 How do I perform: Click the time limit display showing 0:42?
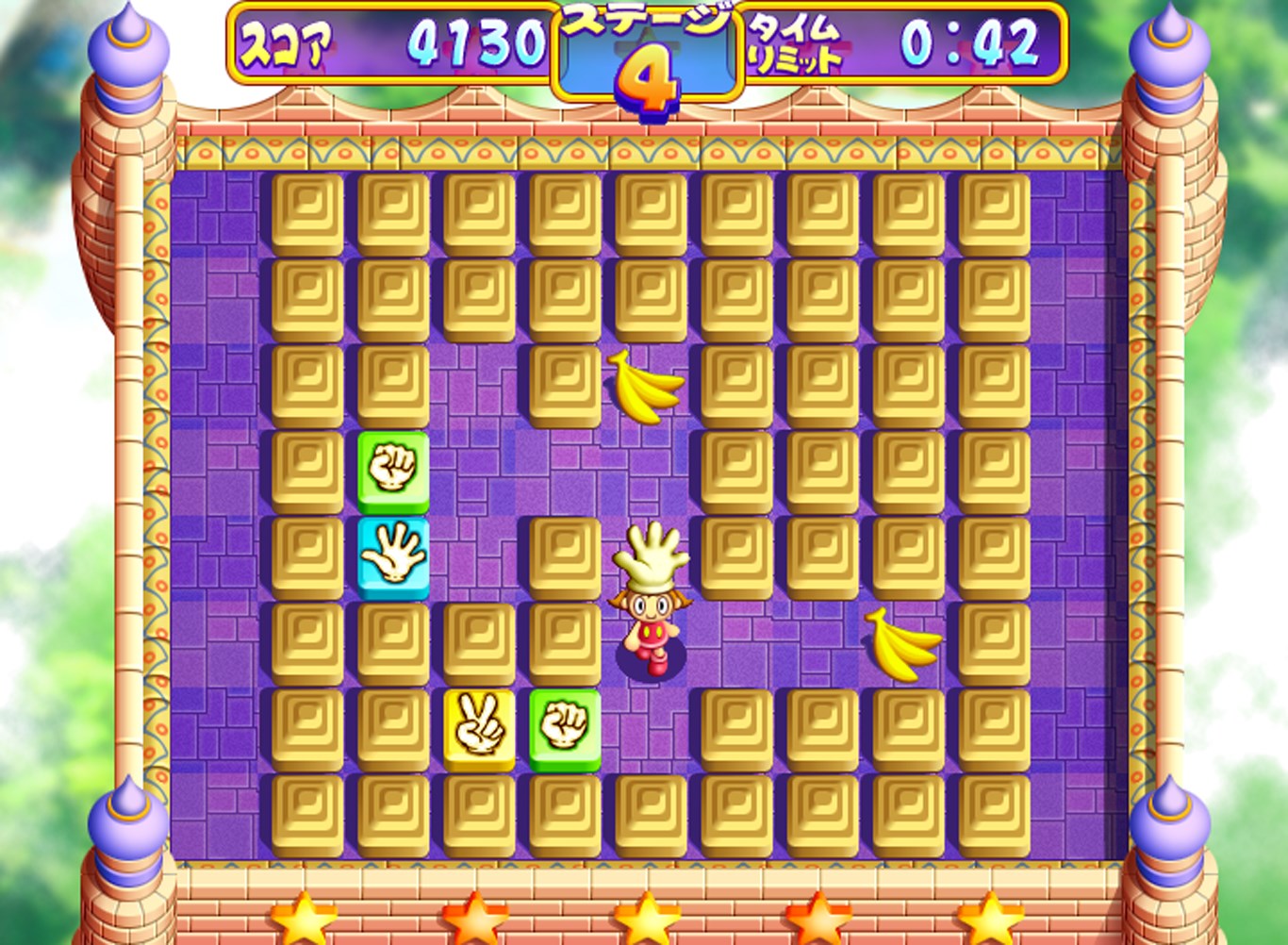click(971, 42)
